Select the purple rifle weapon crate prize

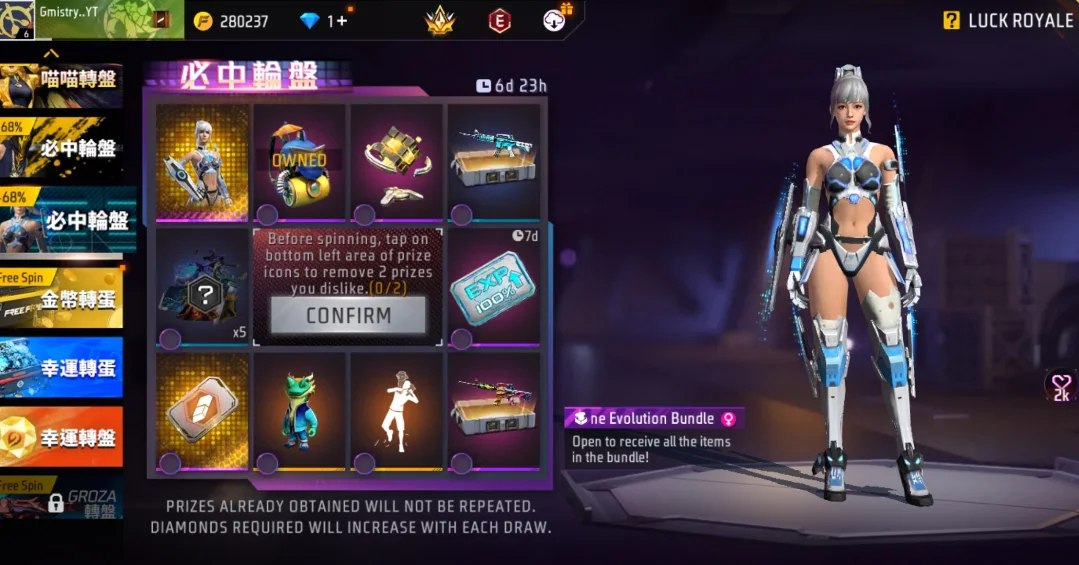[493, 411]
